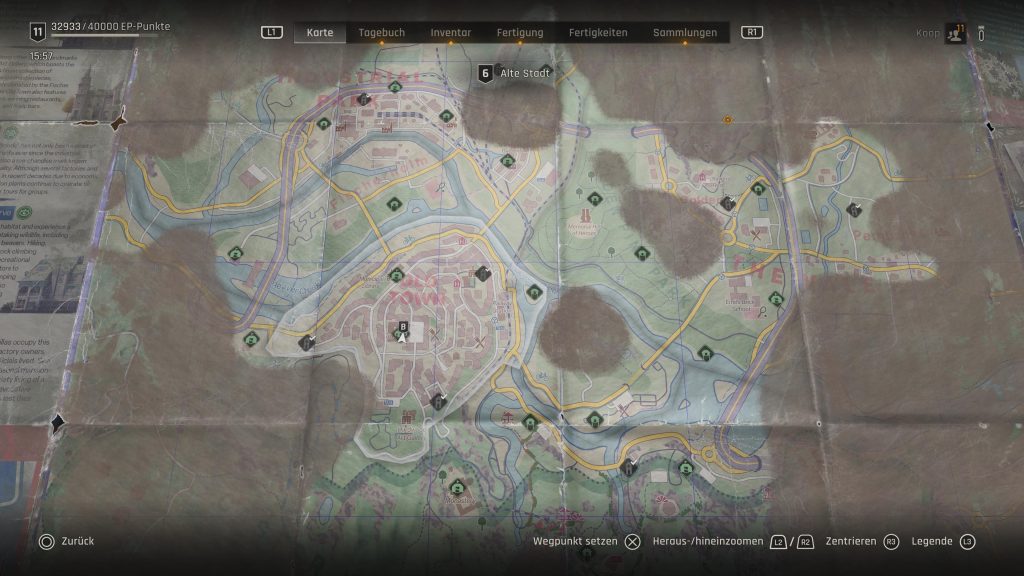Select the Inventar tab

451,32
